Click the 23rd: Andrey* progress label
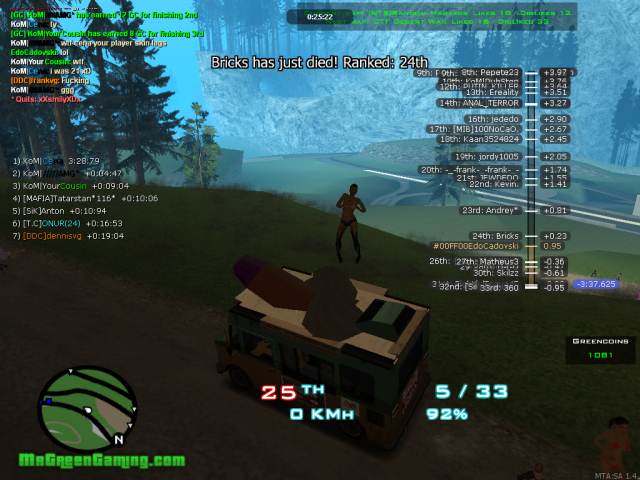 [x=490, y=210]
